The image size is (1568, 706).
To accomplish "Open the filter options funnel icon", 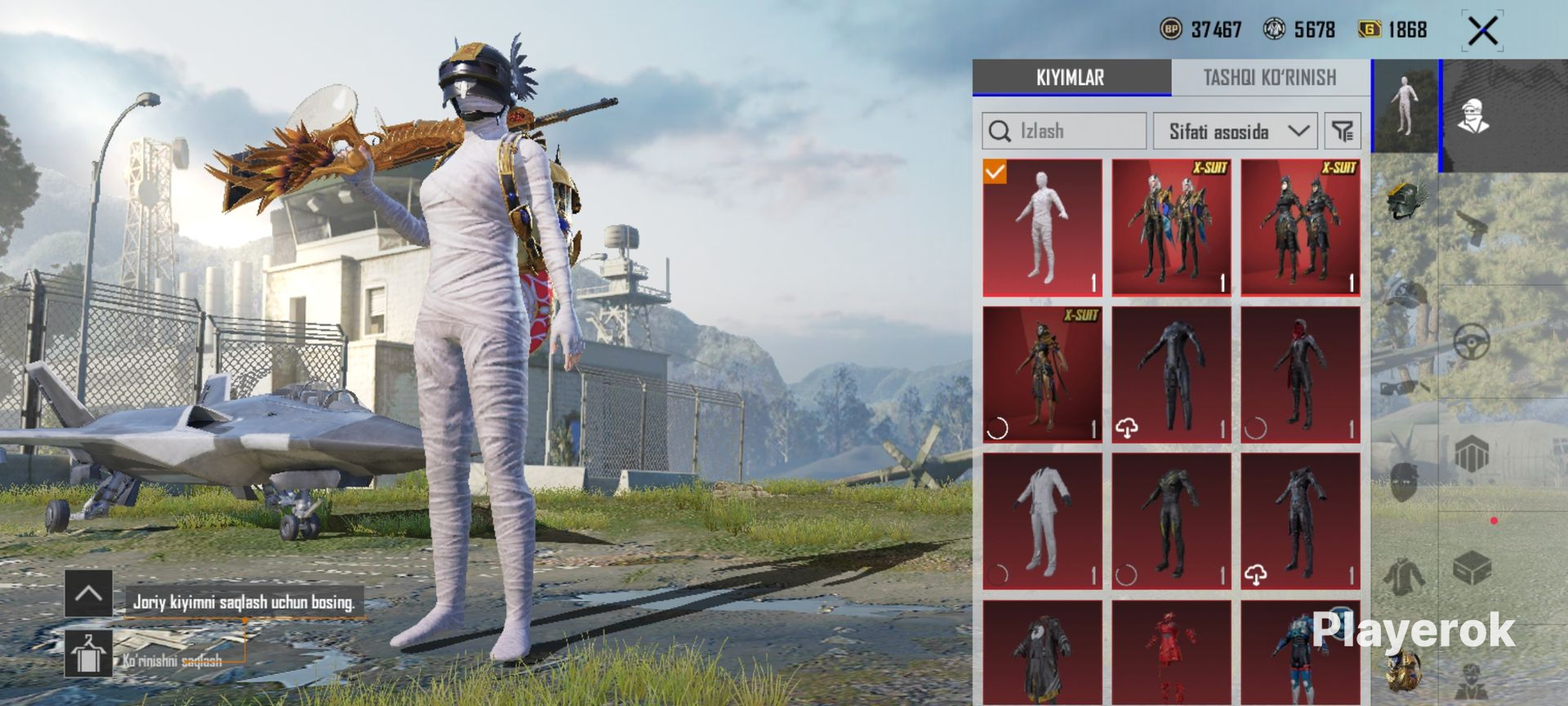I will click(1343, 131).
